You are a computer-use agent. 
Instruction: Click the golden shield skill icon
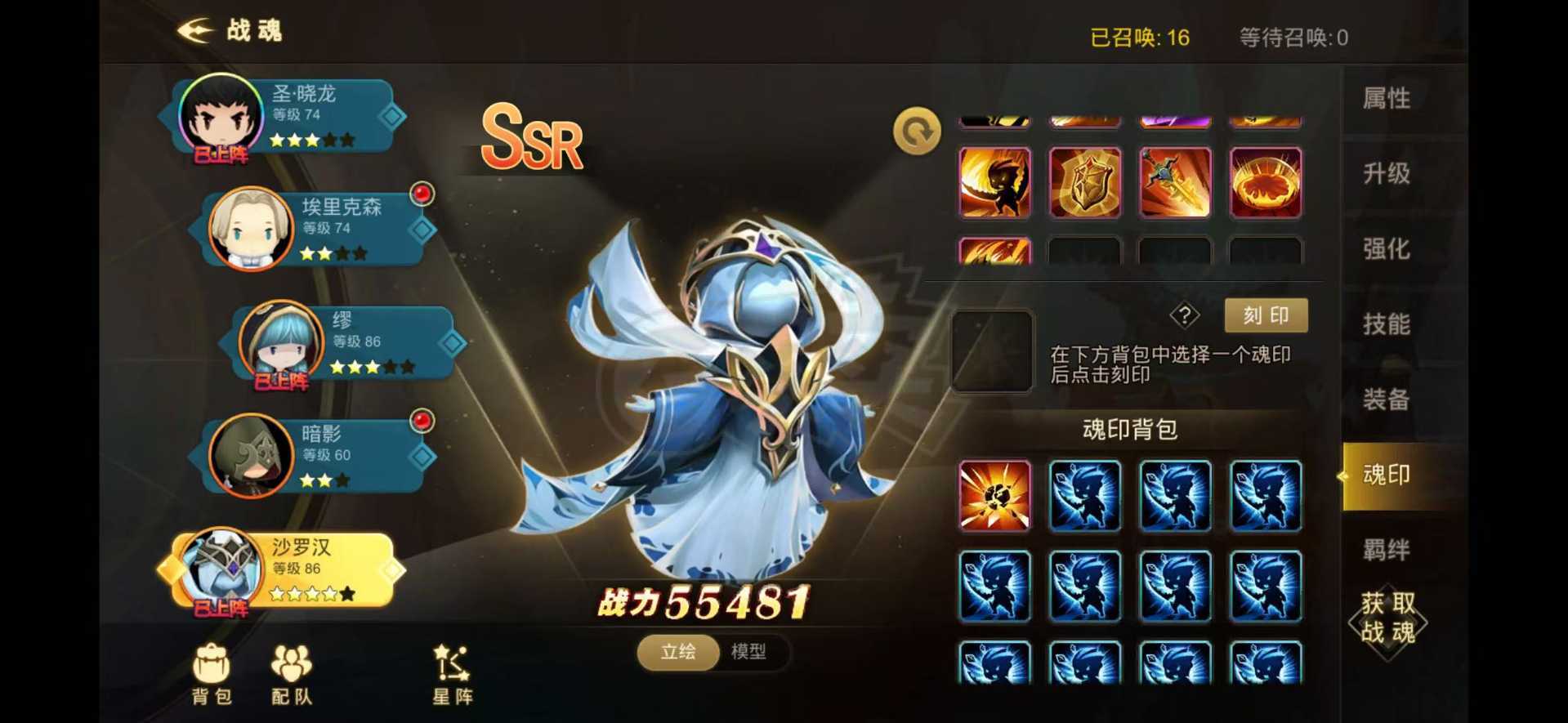pos(1085,181)
